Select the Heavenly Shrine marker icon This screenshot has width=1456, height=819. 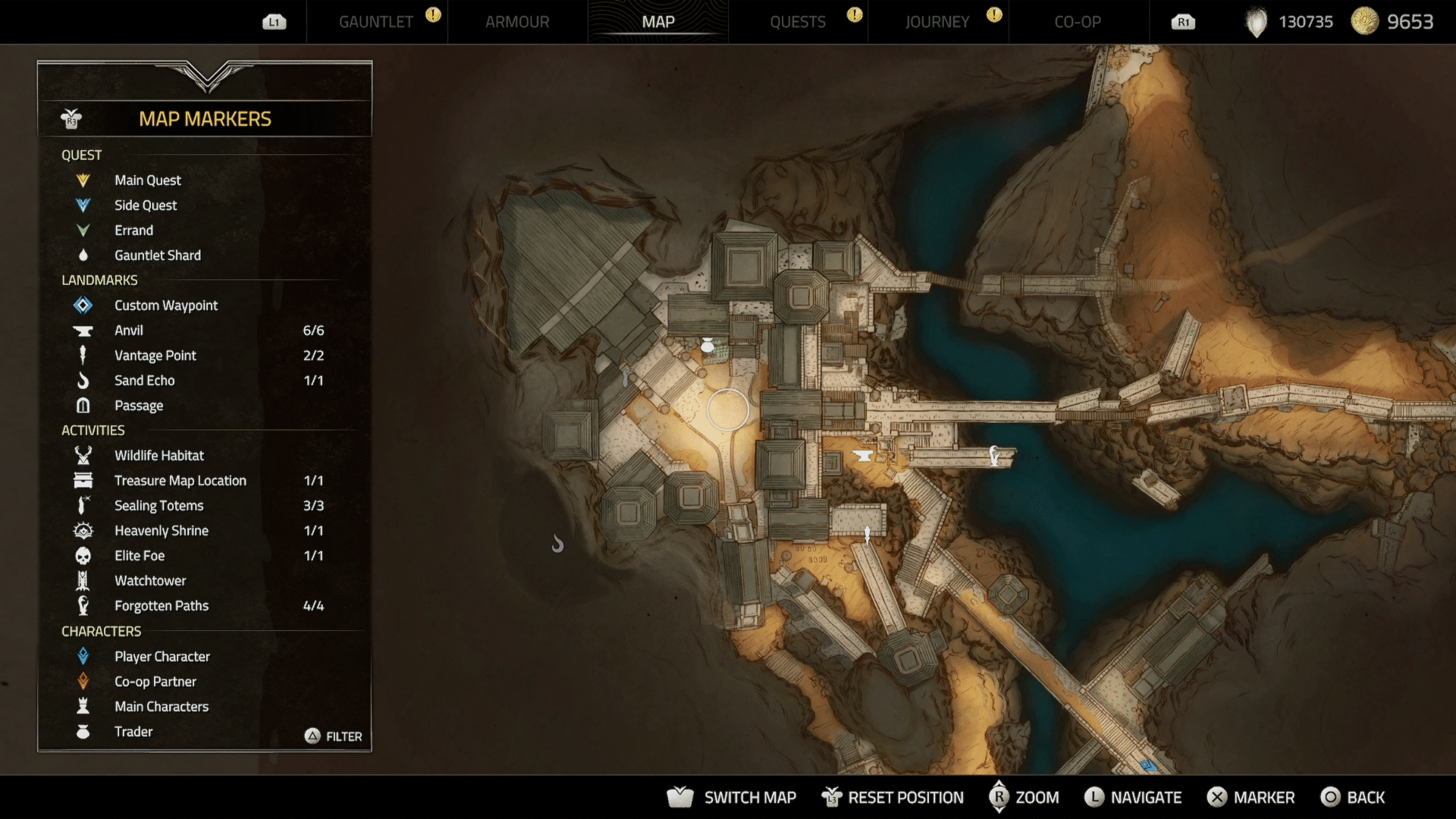(x=83, y=530)
